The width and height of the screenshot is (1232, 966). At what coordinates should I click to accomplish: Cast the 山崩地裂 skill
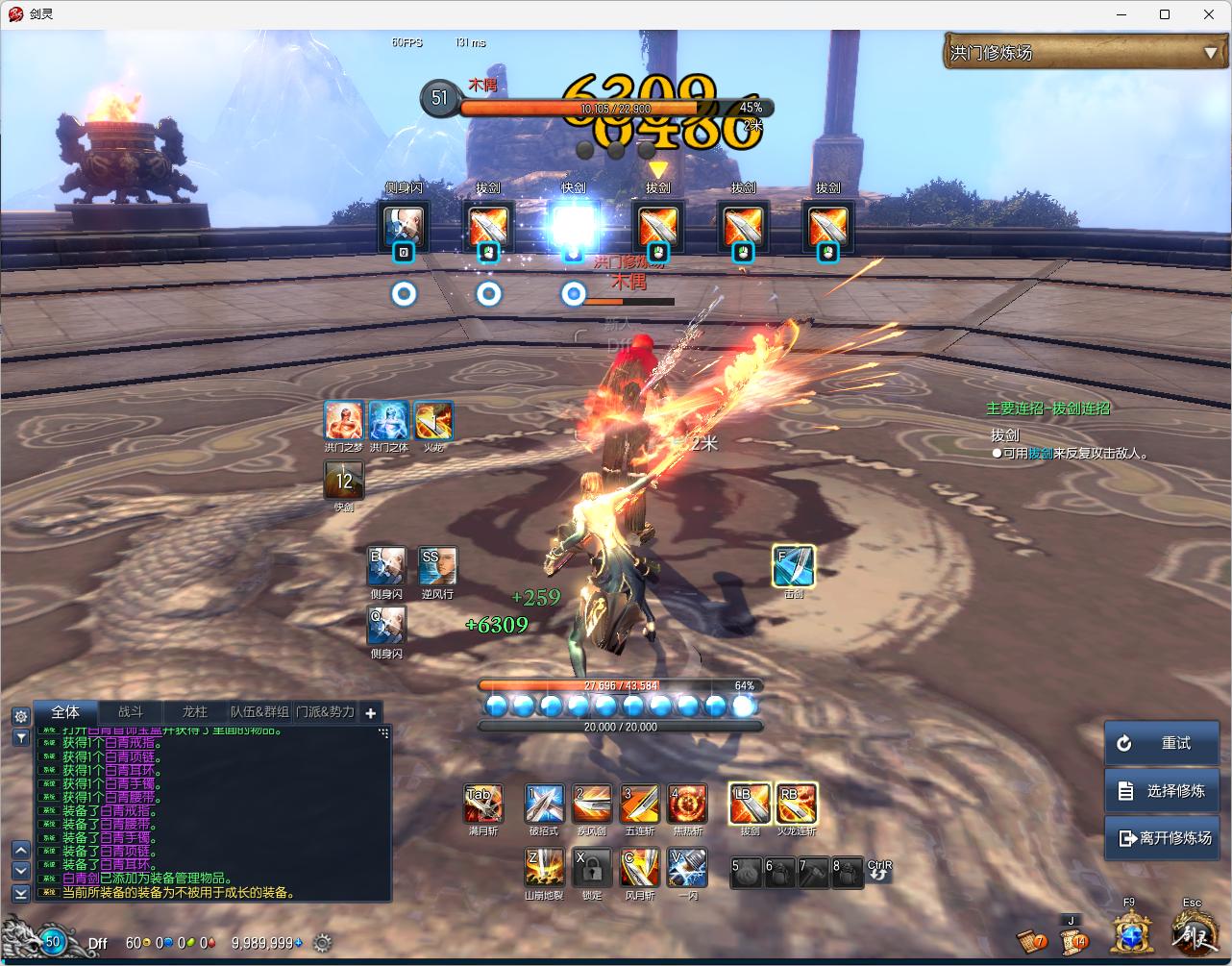point(544,867)
